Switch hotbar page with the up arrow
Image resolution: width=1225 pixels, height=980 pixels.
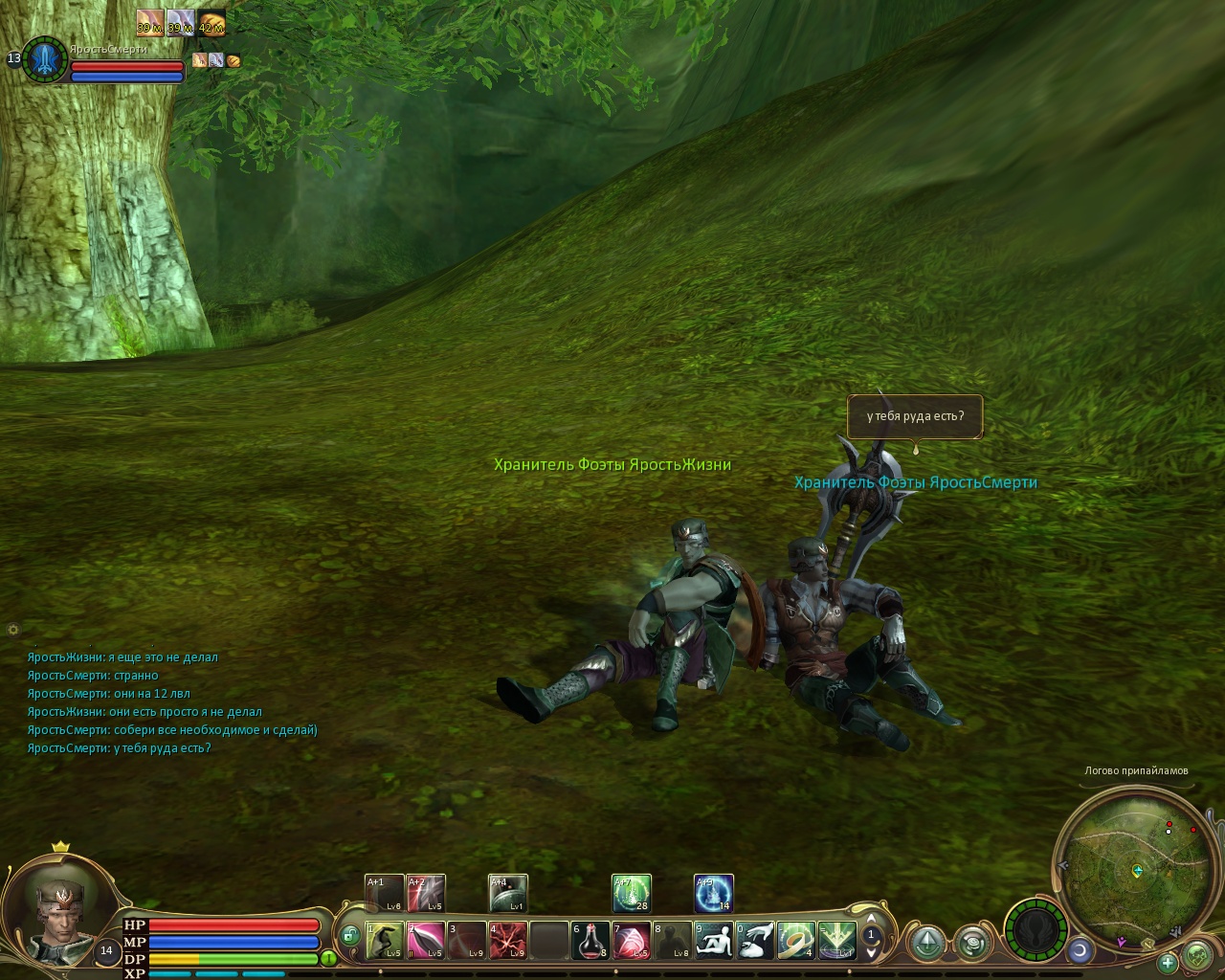[x=871, y=919]
